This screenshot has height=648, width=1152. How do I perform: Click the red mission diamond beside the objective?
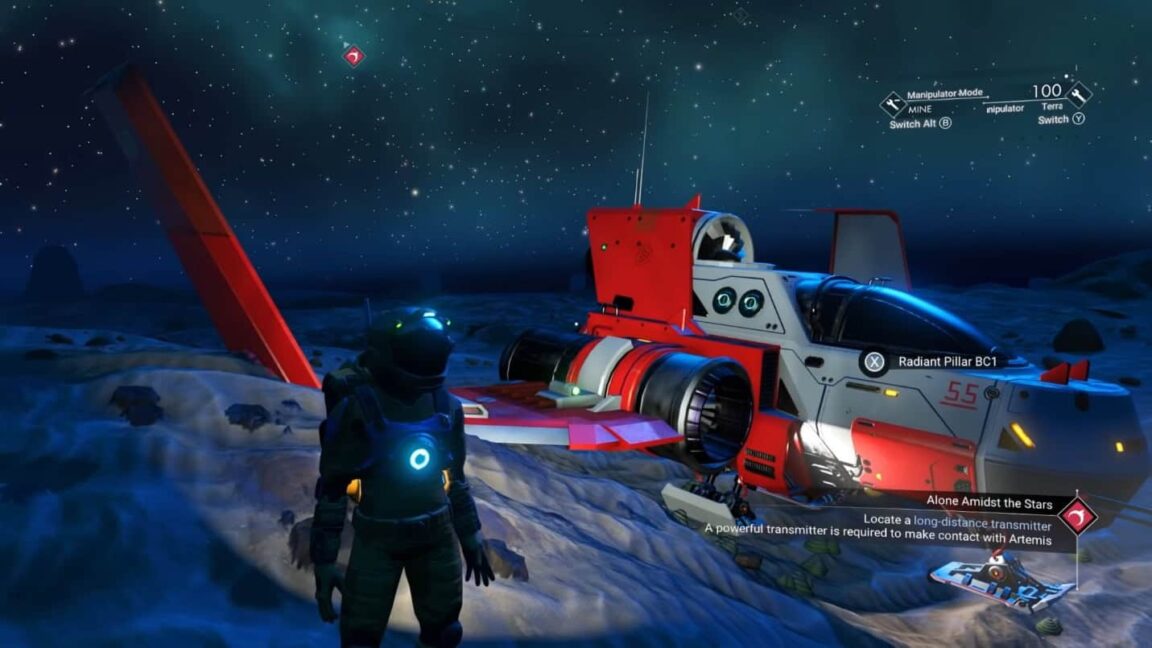(1077, 514)
